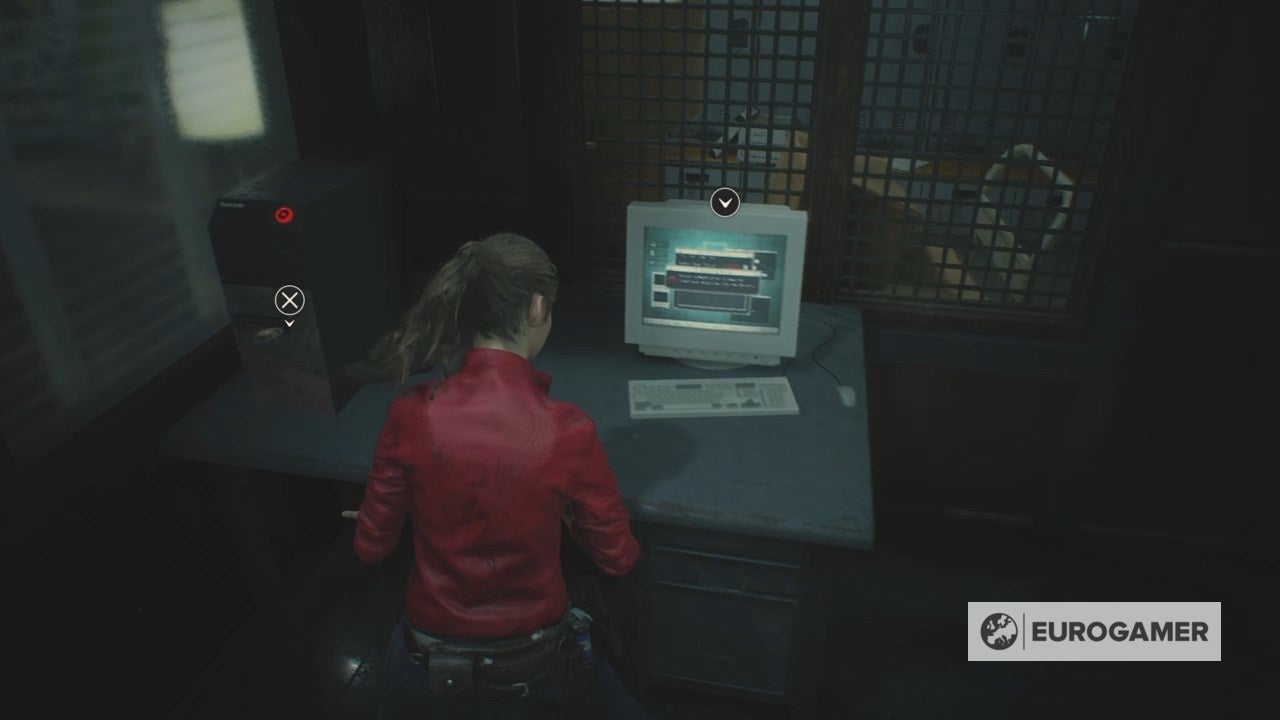The height and width of the screenshot is (720, 1280).
Task: Click the second desktop shortcut icon onscreen
Action: pyautogui.click(x=653, y=253)
